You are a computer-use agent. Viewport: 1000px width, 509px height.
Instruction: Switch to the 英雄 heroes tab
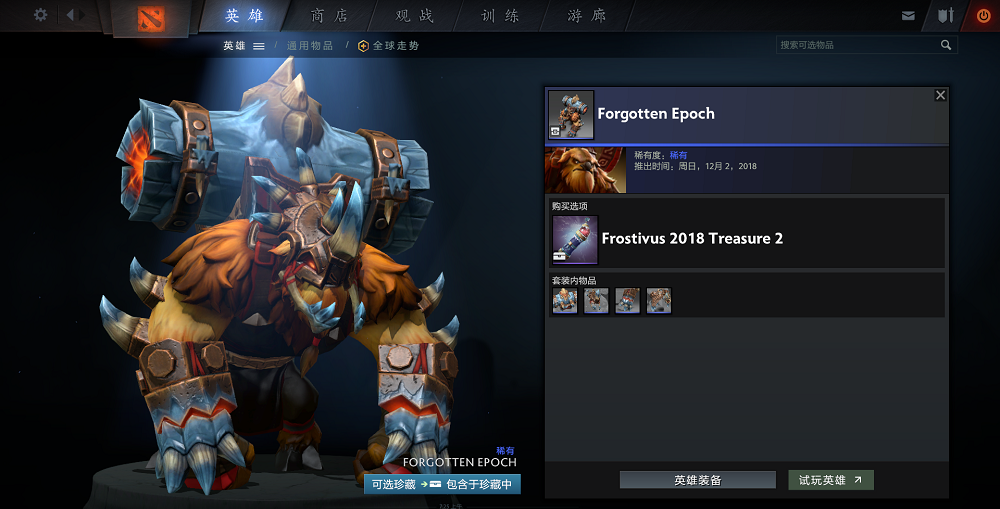tap(245, 16)
